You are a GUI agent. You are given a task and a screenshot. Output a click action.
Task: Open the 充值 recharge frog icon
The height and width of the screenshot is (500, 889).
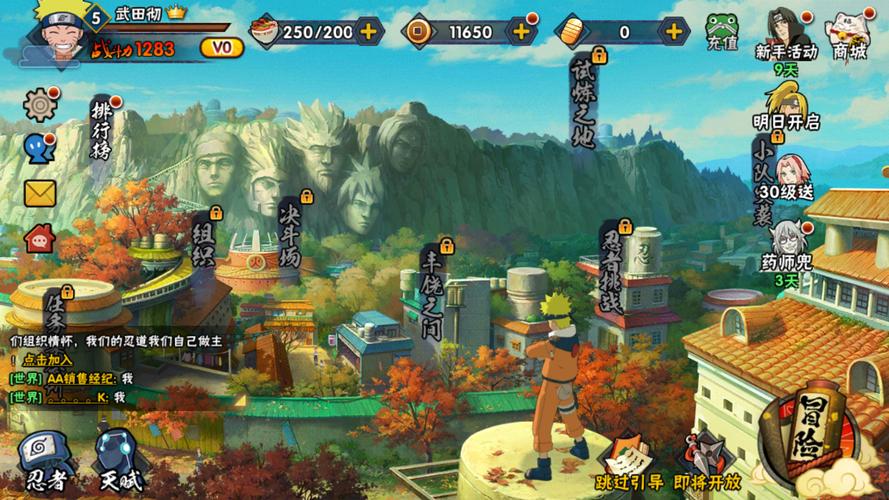pyautogui.click(x=722, y=30)
